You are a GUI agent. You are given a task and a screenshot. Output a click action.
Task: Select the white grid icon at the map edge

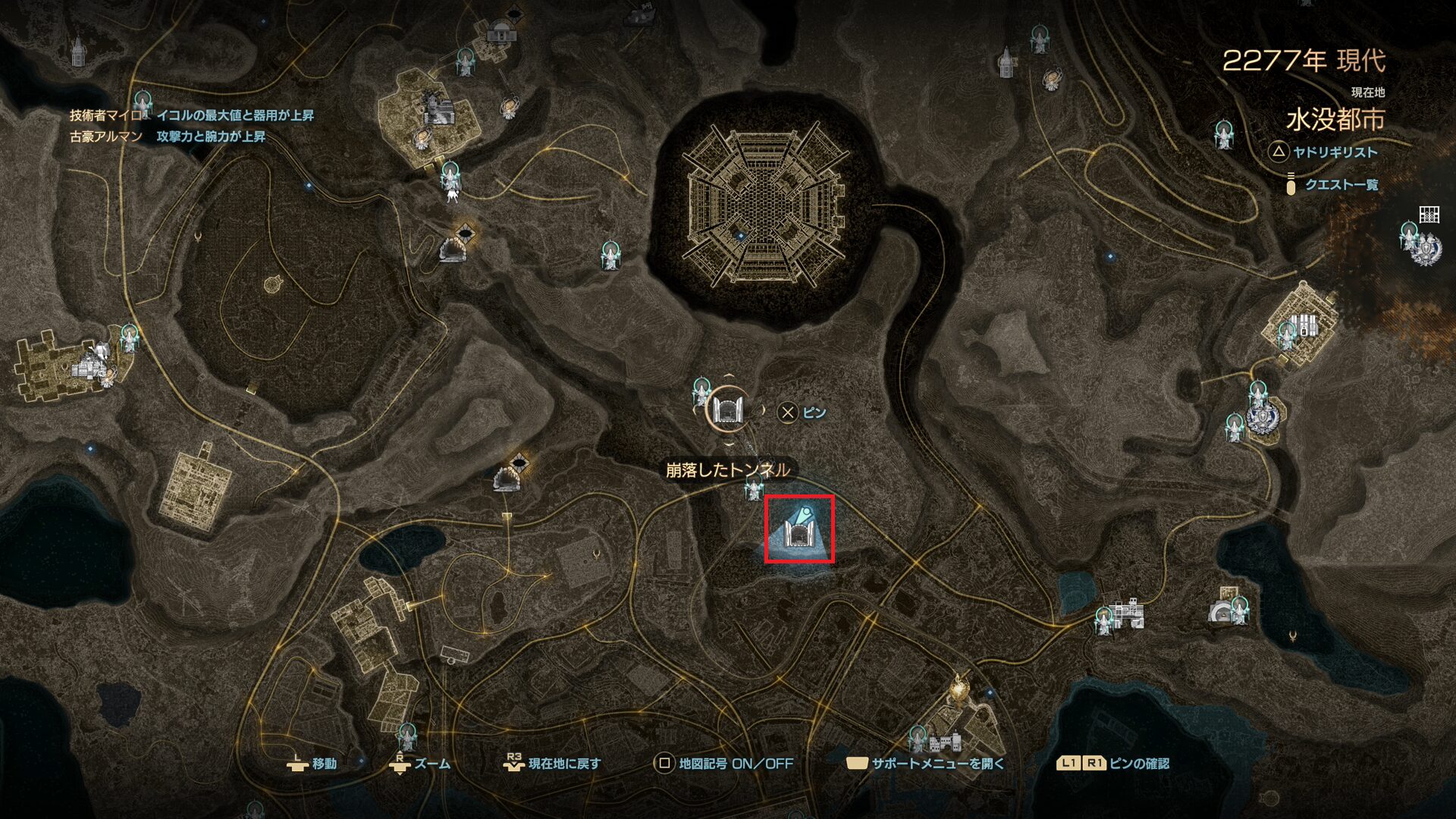pyautogui.click(x=1429, y=215)
